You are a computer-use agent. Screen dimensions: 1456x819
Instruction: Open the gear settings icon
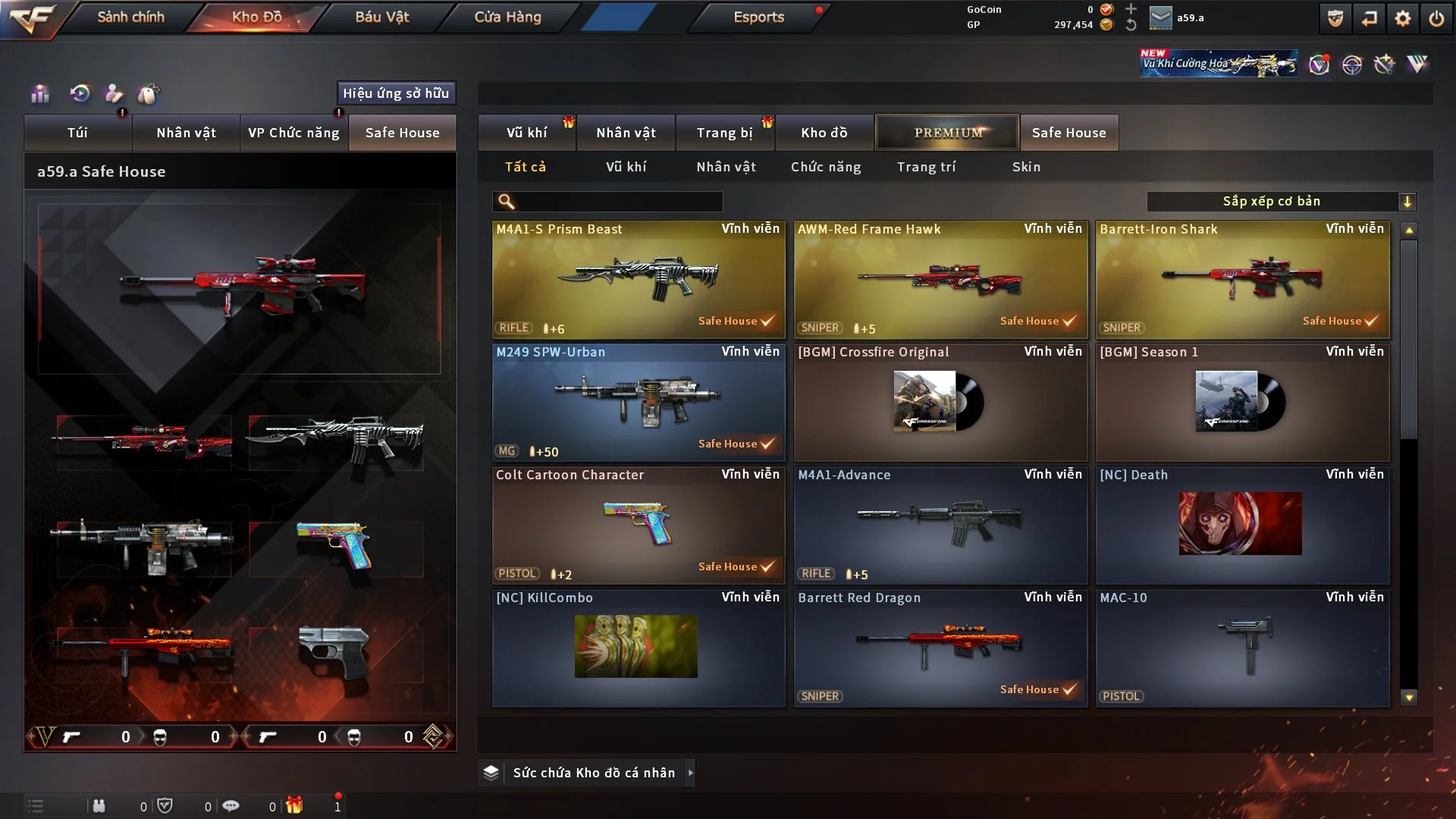coord(1402,18)
